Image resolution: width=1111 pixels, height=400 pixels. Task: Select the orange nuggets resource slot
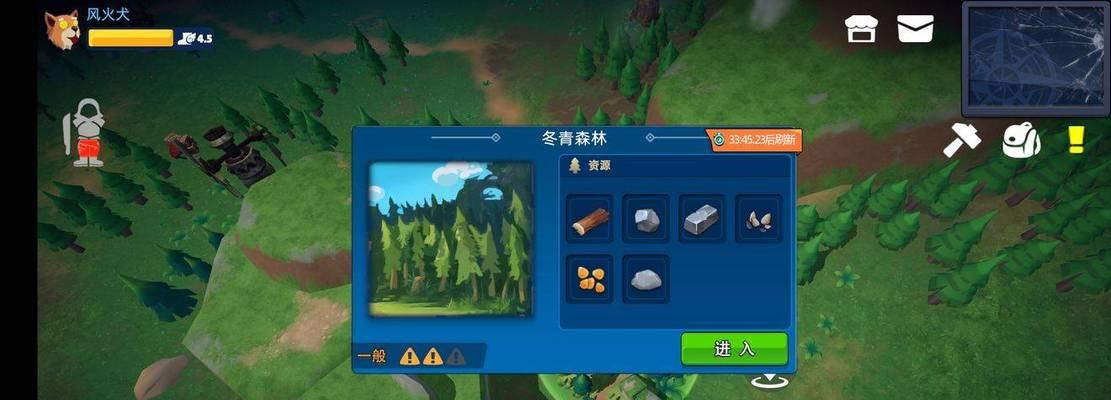click(590, 279)
